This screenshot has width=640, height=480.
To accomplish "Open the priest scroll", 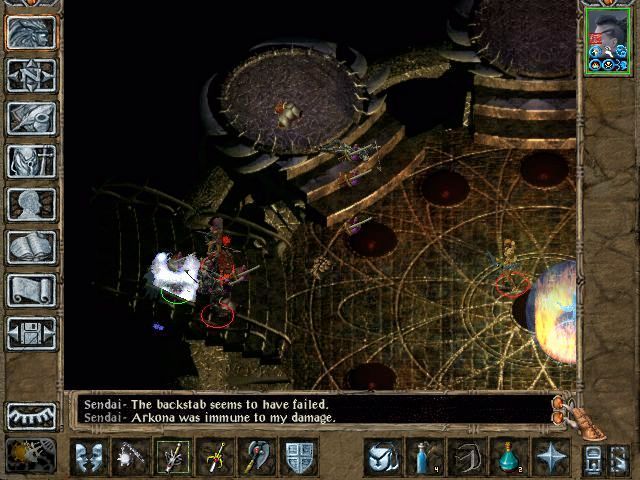I will coord(31,290).
